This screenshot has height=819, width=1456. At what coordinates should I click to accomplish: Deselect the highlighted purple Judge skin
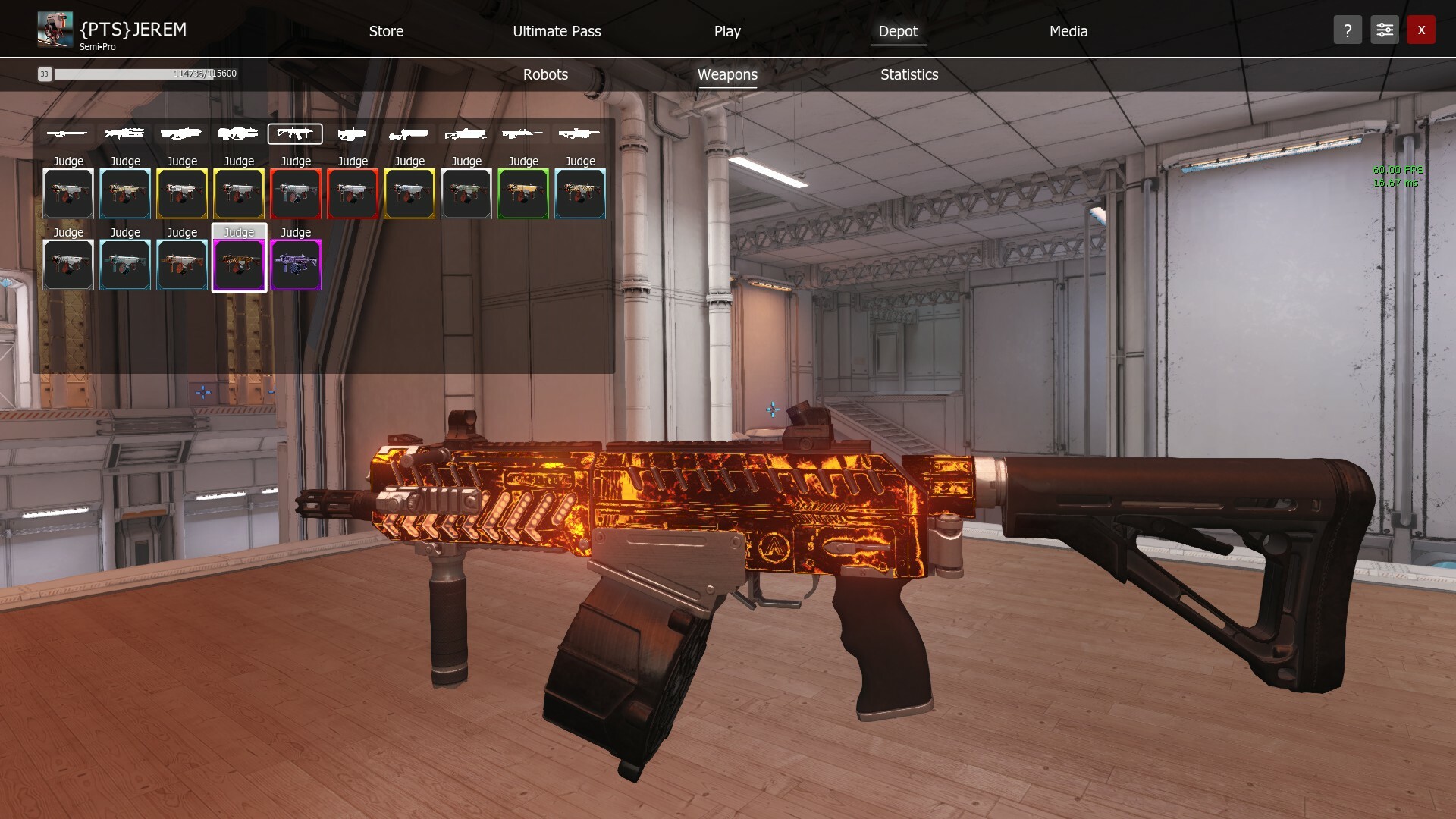[x=239, y=265]
